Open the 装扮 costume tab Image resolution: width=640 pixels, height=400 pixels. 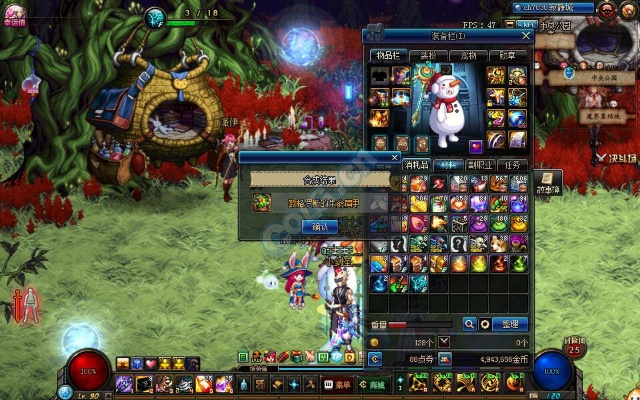(428, 56)
